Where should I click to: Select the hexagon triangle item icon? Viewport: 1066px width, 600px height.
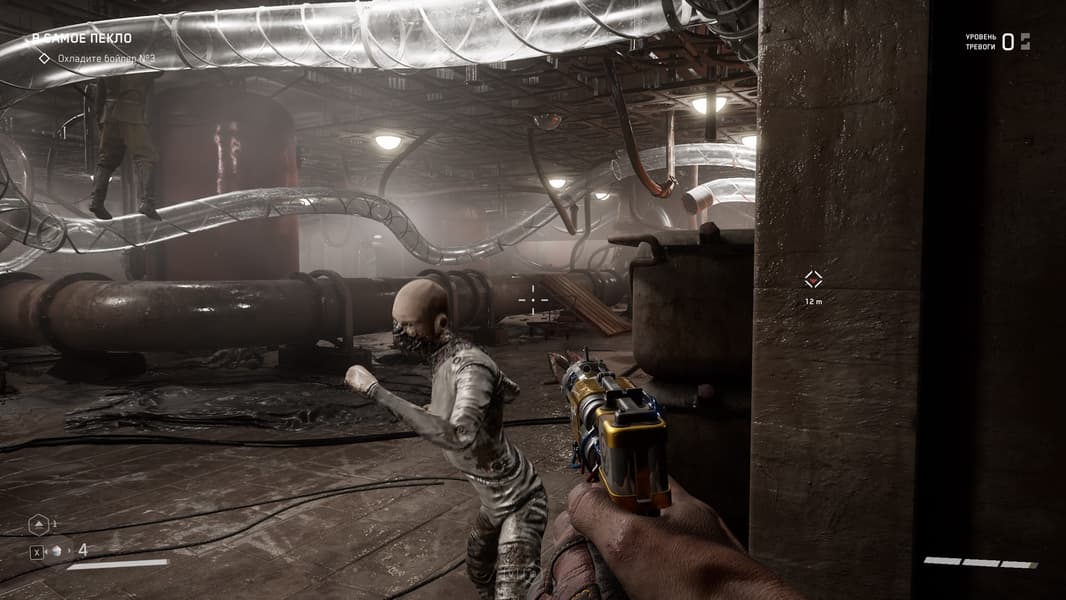[39, 523]
